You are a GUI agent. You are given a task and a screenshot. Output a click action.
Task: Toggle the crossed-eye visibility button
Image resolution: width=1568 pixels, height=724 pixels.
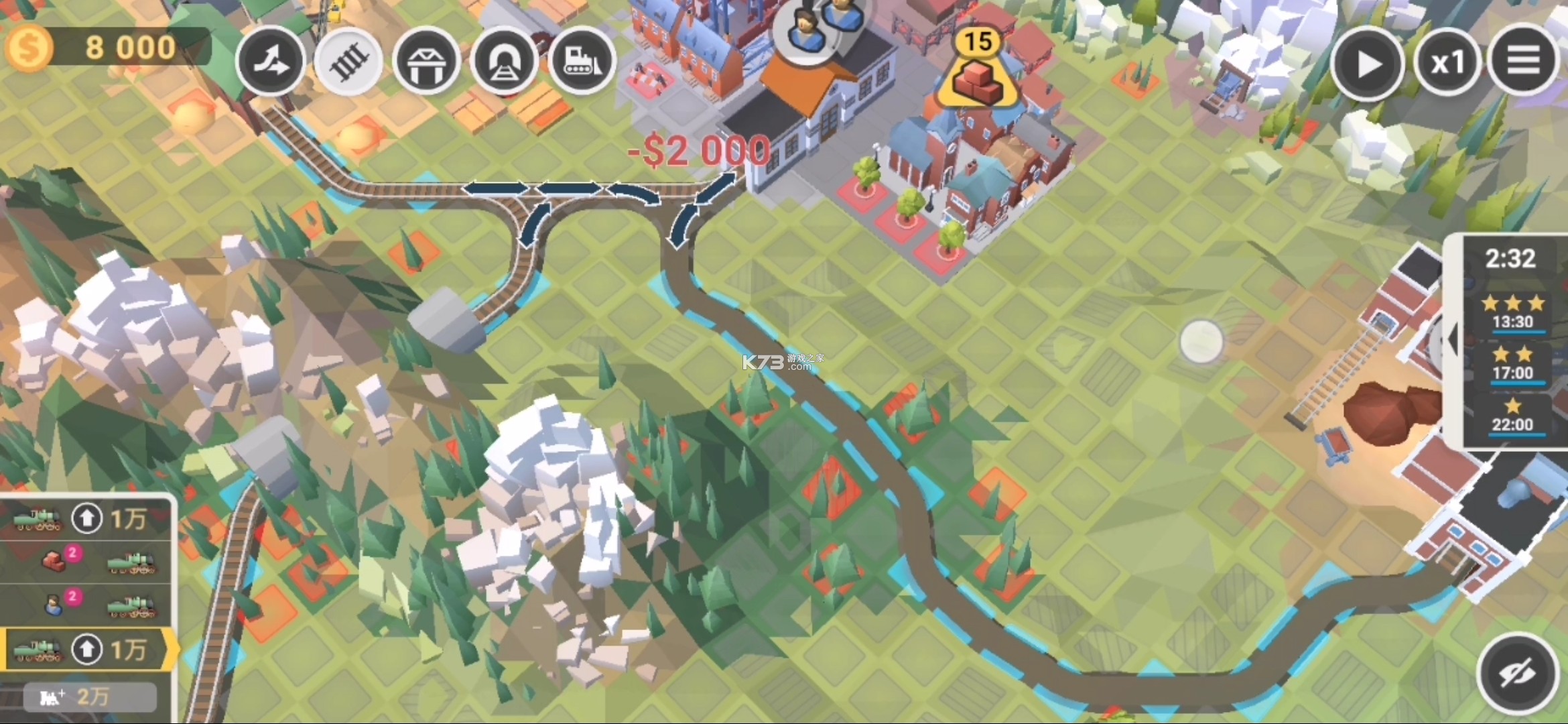(1517, 673)
